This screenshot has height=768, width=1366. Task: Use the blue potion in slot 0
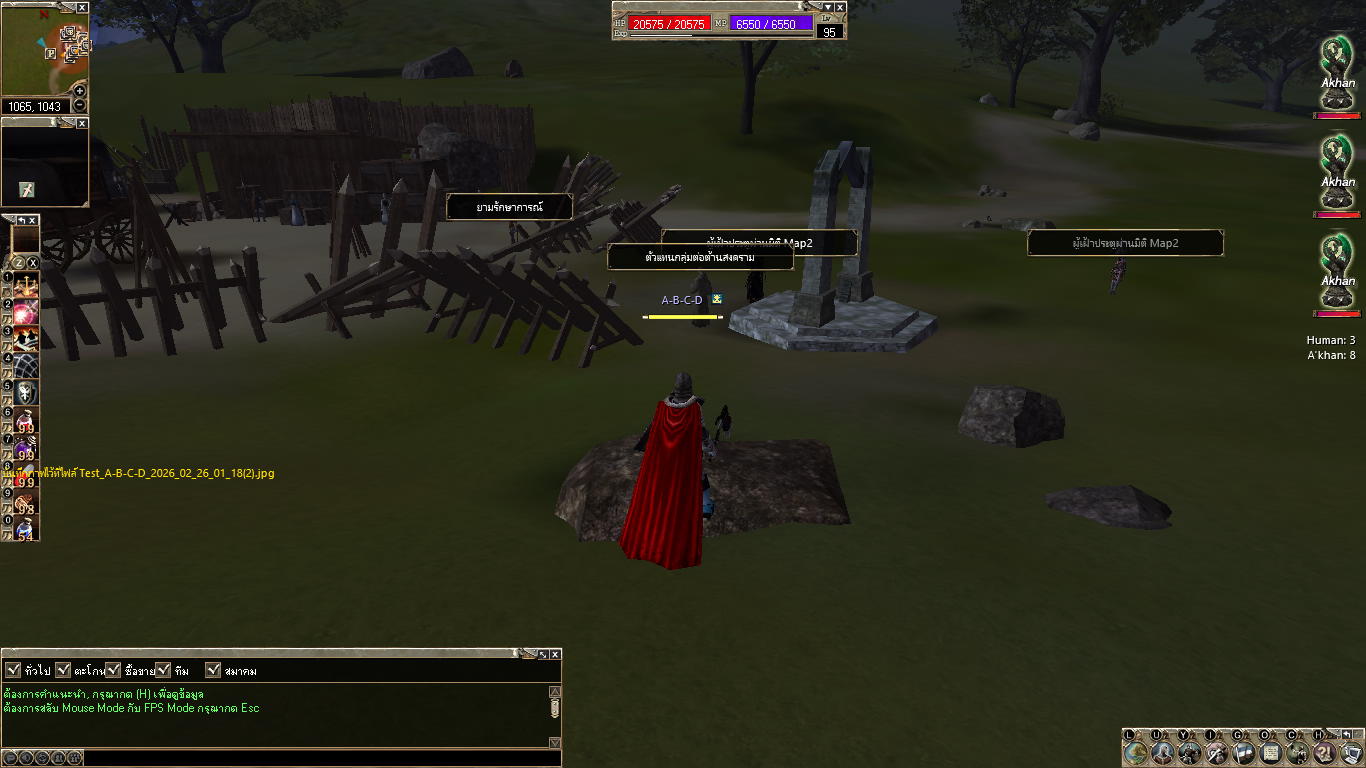(26, 529)
